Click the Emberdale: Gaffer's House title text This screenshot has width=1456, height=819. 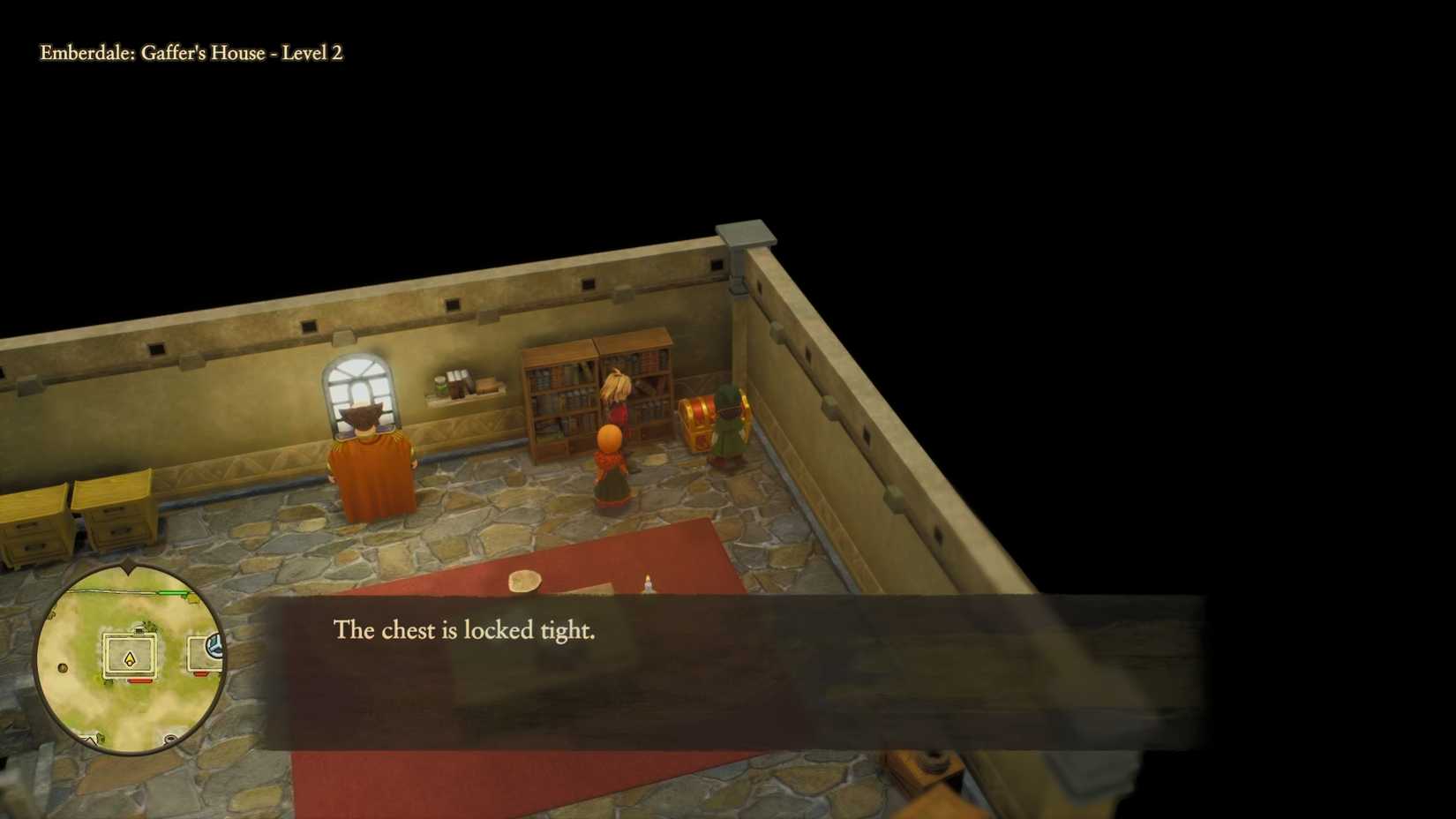(190, 54)
